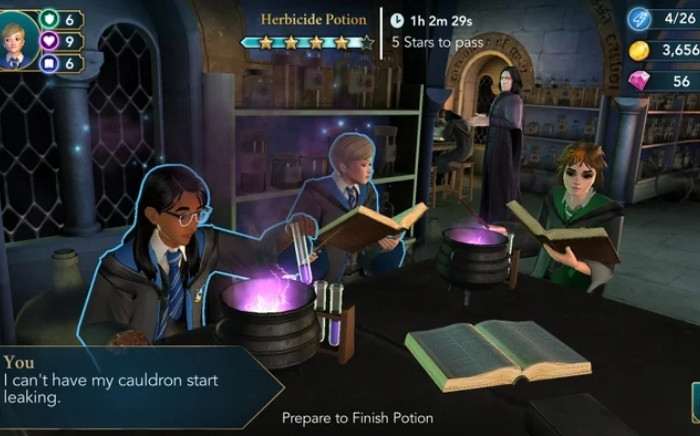Open the pink gems counter
This screenshot has width=700, height=436.
coord(640,81)
